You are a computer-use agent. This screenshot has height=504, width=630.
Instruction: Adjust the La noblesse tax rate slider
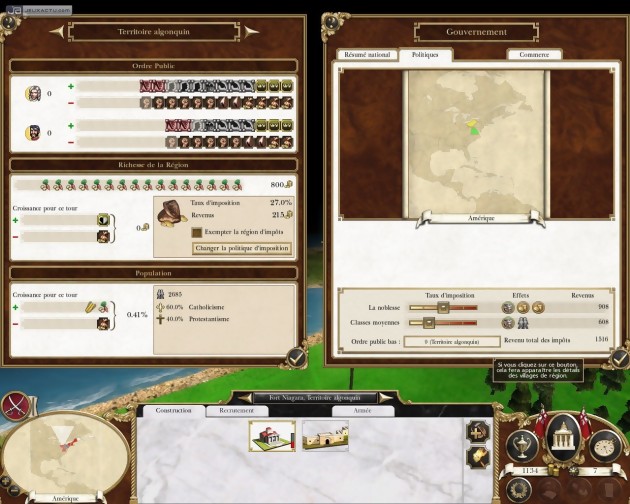click(x=429, y=308)
